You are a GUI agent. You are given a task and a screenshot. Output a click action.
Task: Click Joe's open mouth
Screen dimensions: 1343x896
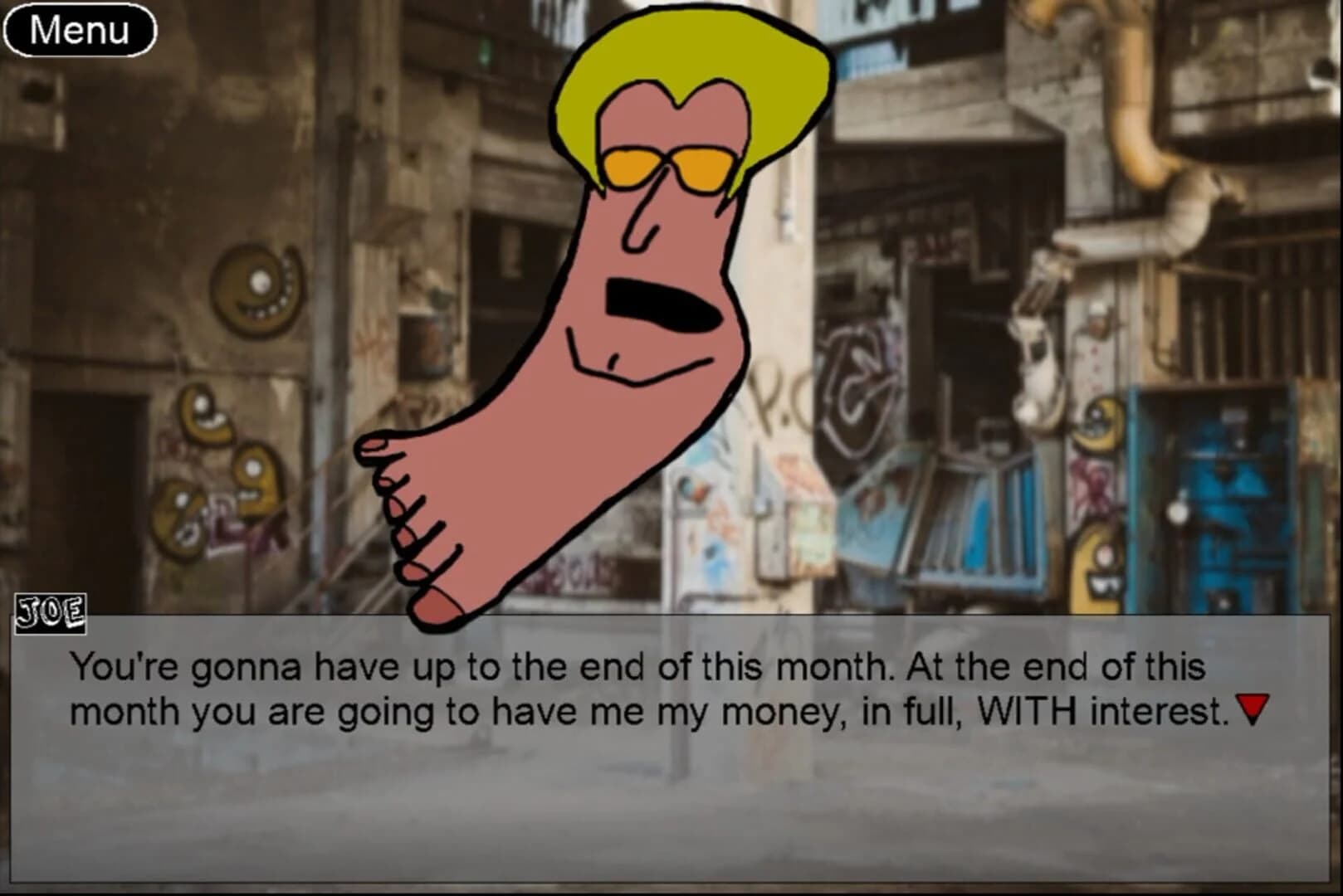[660, 299]
